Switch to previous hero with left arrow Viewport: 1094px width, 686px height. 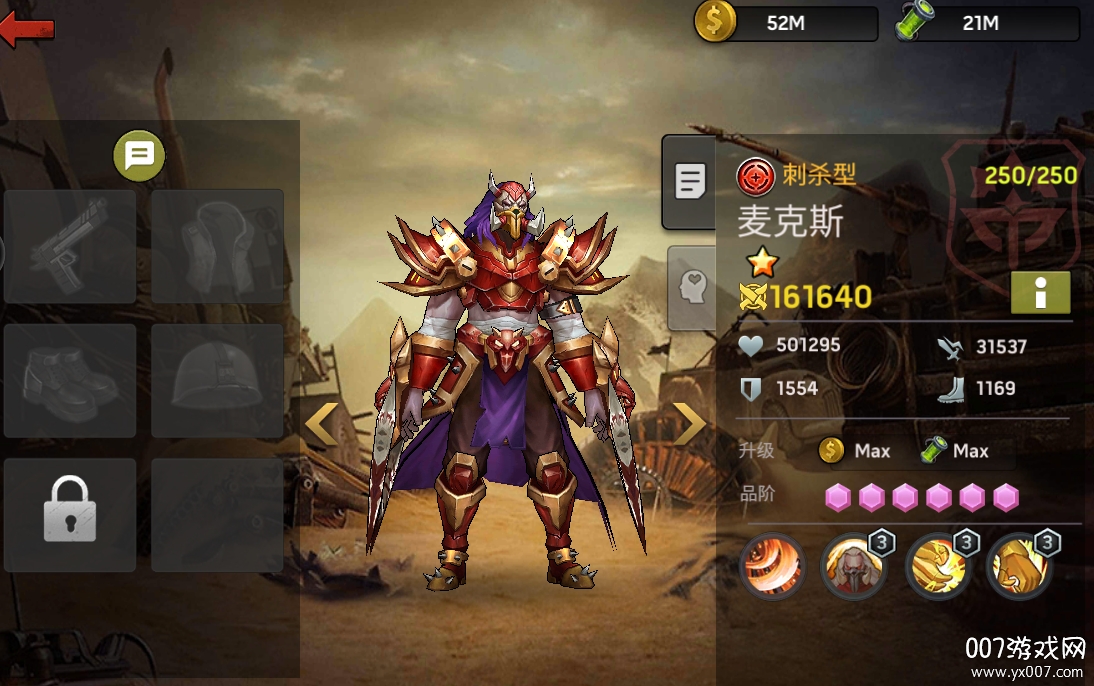tap(322, 424)
